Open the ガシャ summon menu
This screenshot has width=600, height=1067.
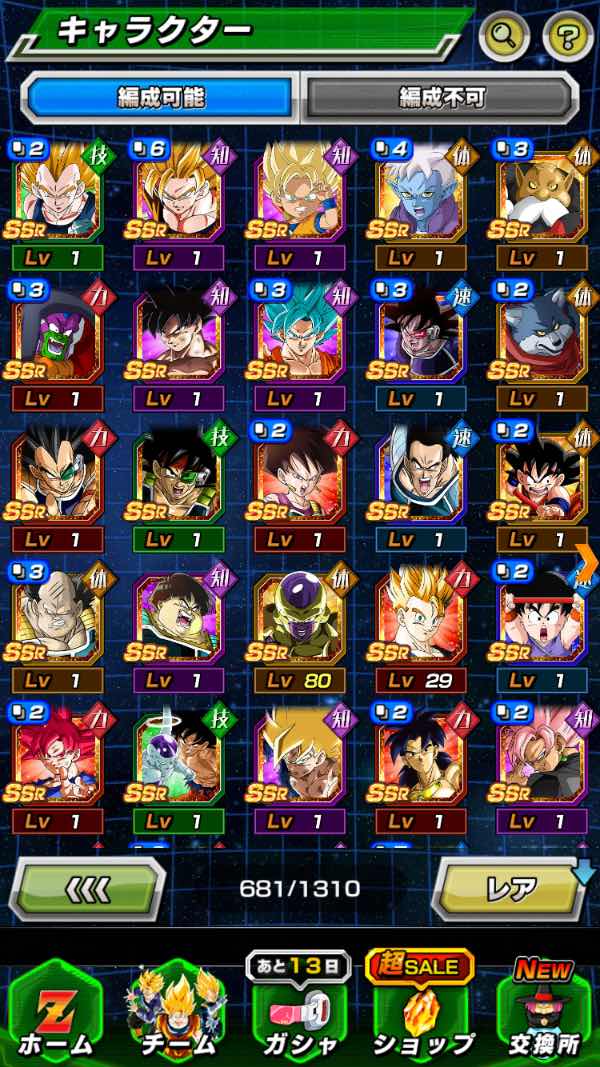click(x=299, y=1012)
